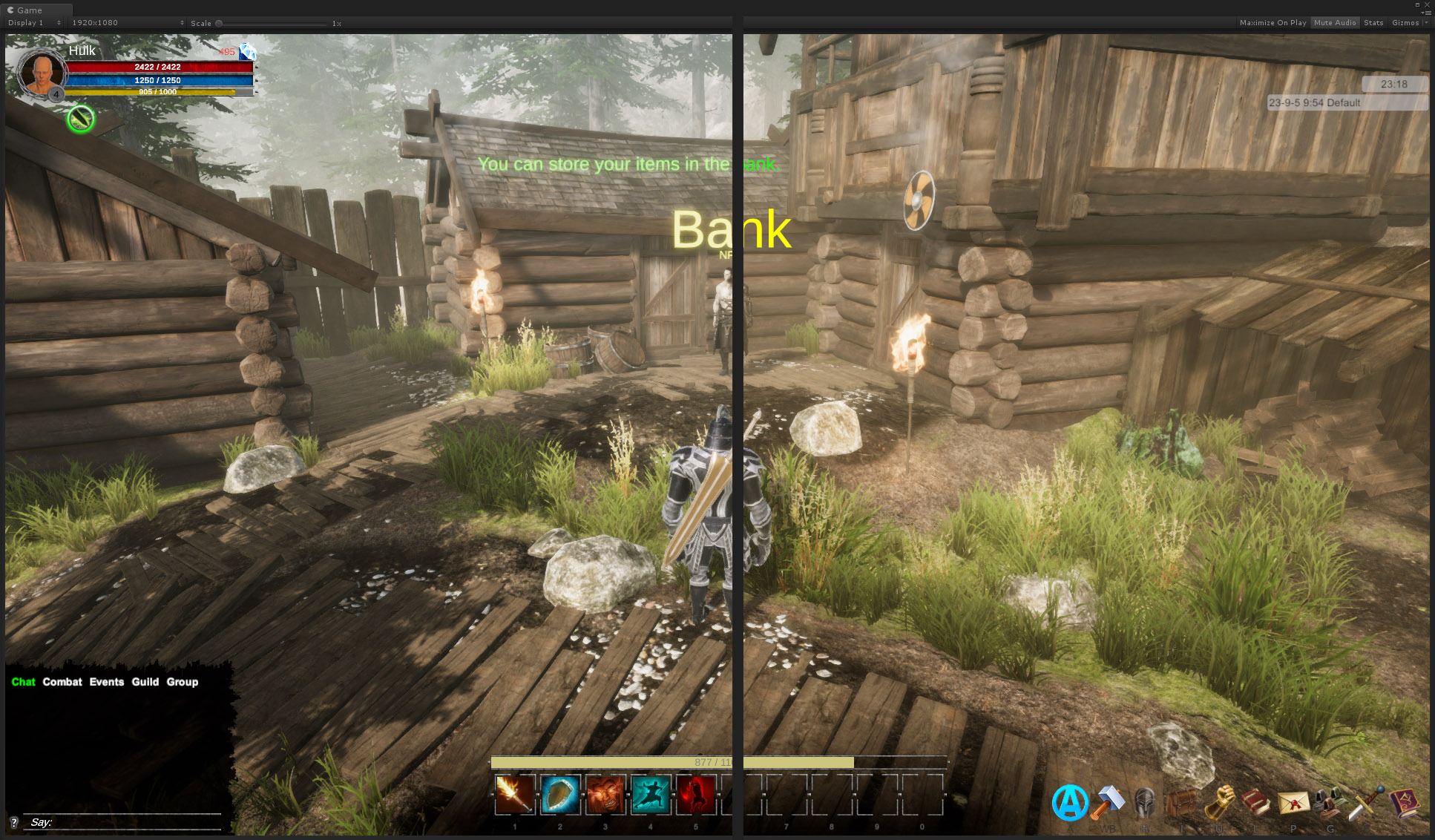Open the helmet equipment panel
The width and height of the screenshot is (1435, 840).
coord(1145,803)
